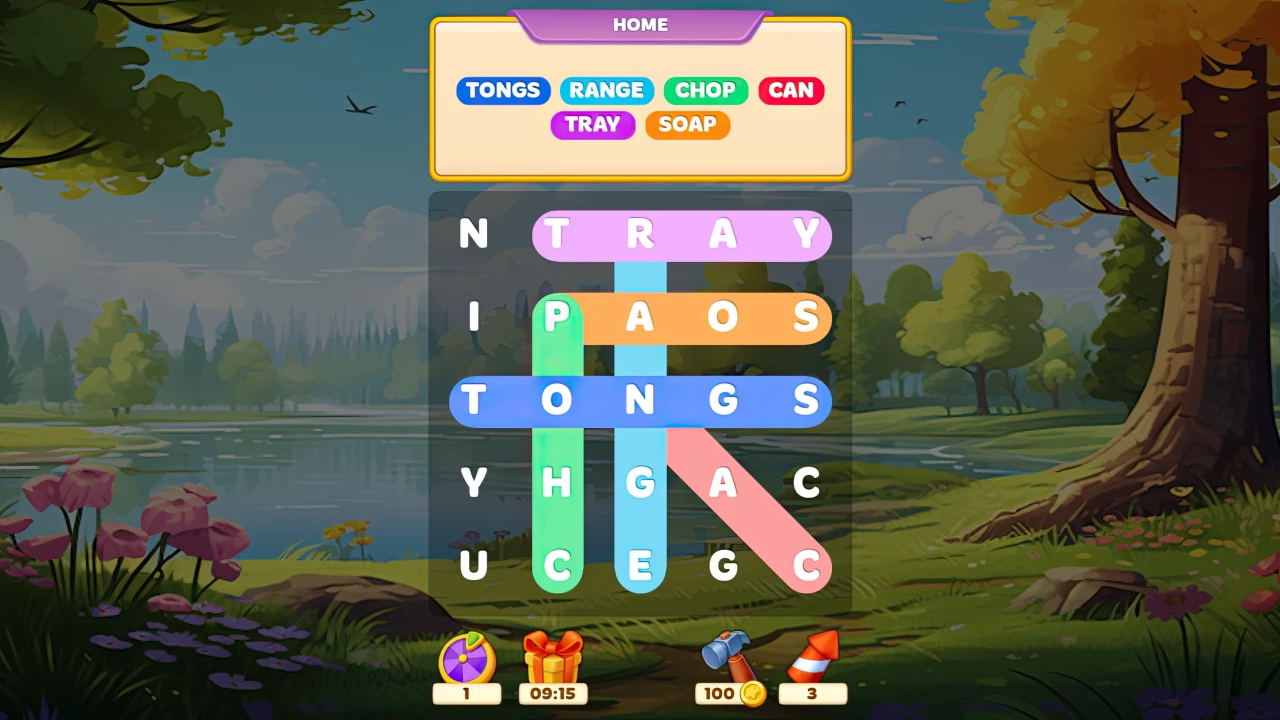Tap the RANGE word label
Viewport: 1280px width, 720px height.
(607, 90)
